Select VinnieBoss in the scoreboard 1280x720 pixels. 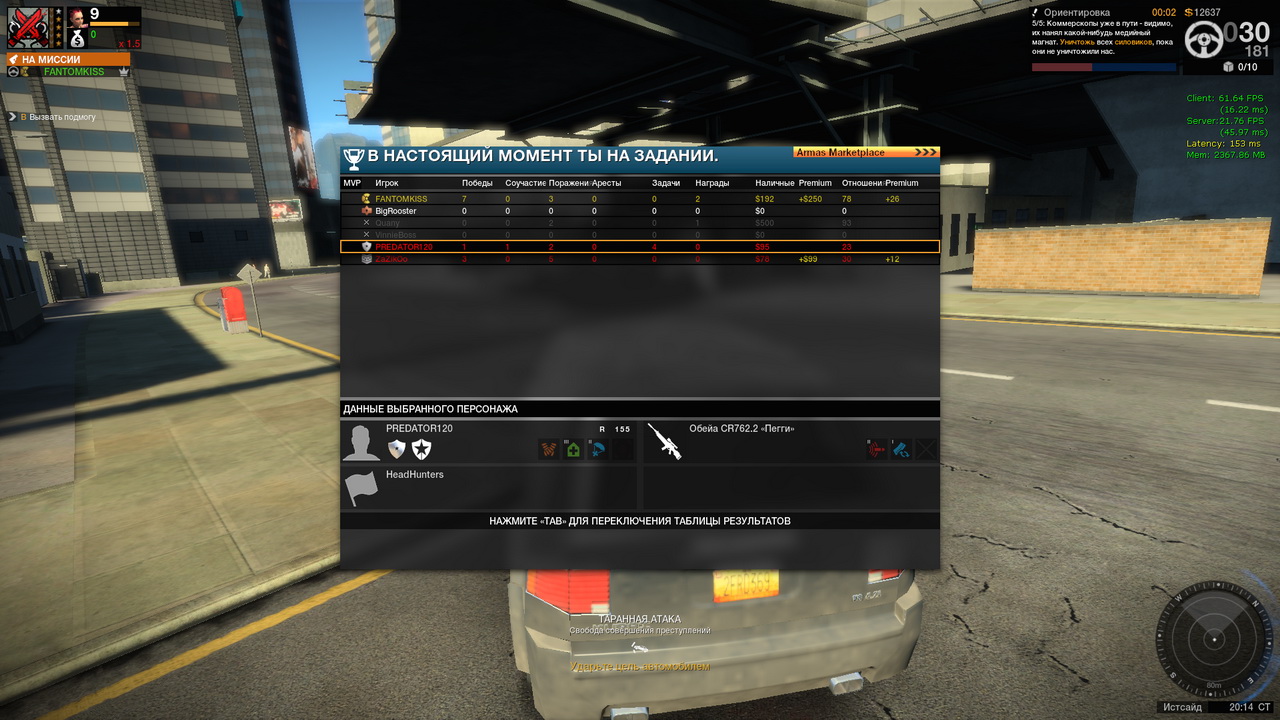(x=640, y=235)
